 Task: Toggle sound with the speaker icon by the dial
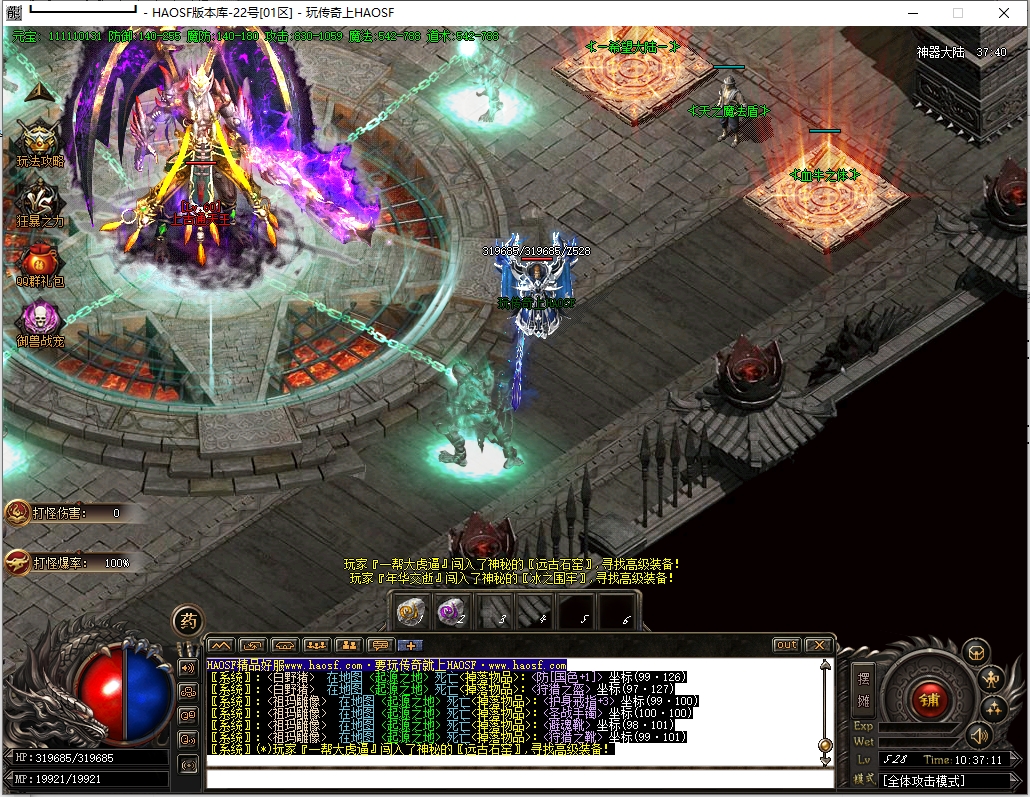click(978, 736)
